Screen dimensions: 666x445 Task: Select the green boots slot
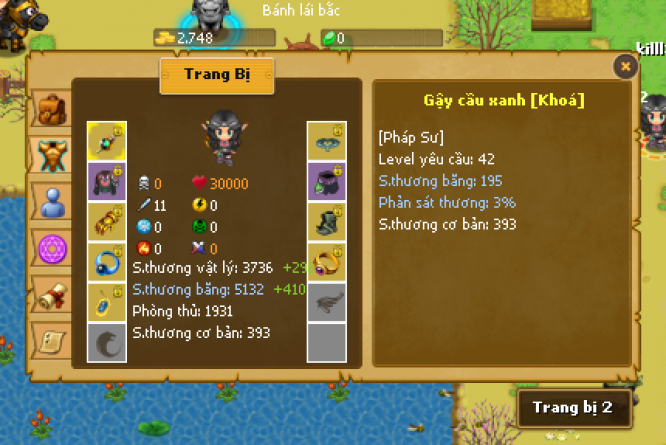326,221
